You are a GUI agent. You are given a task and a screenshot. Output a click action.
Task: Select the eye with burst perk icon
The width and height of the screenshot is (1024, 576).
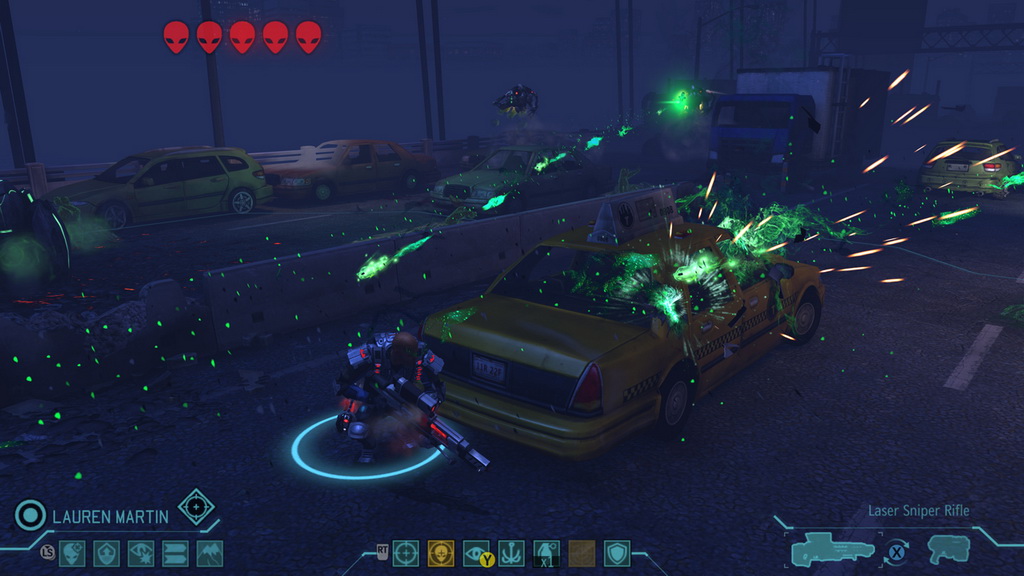pos(141,553)
